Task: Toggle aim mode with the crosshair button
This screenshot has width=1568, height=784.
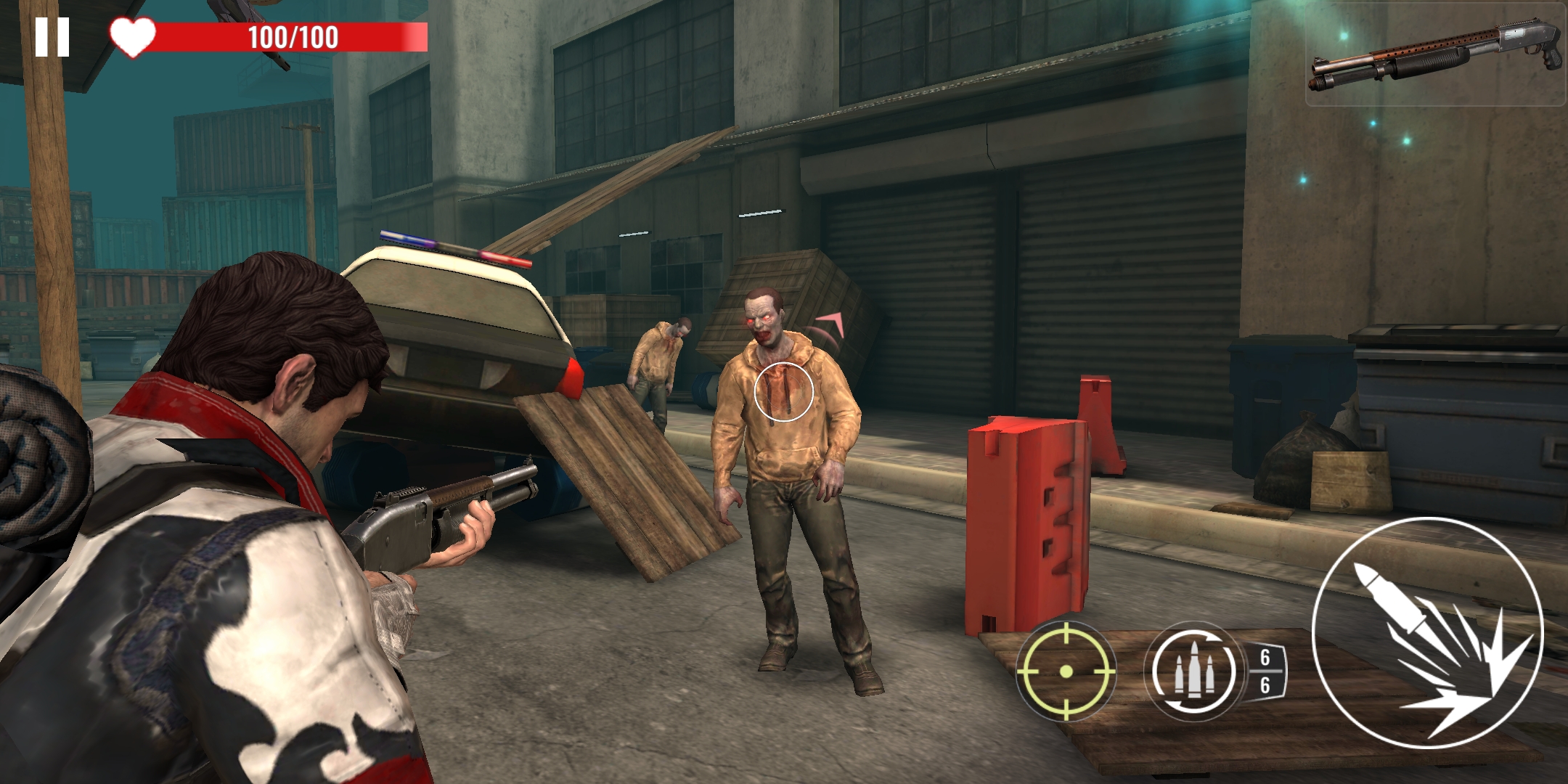Action: point(1065,671)
